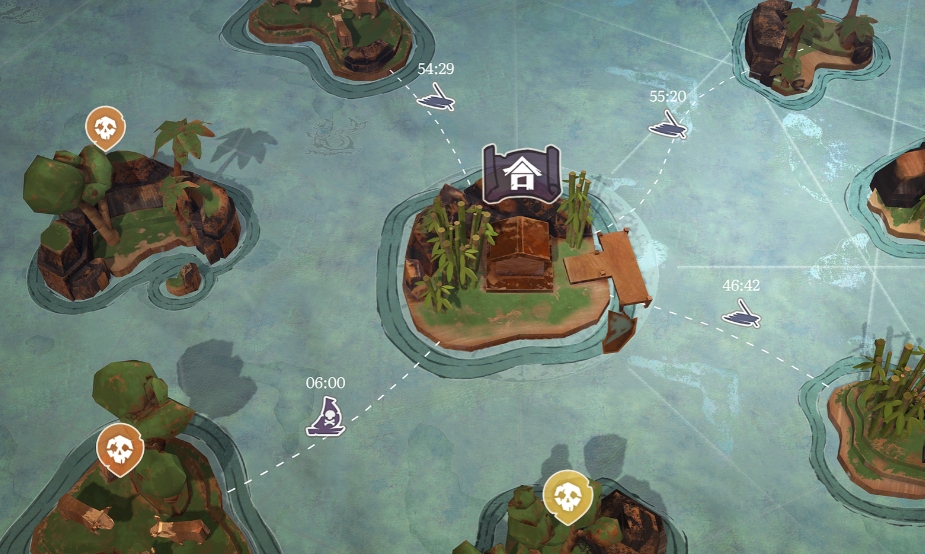
Task: Click the ship icon labeled 46:42
Action: click(x=741, y=315)
